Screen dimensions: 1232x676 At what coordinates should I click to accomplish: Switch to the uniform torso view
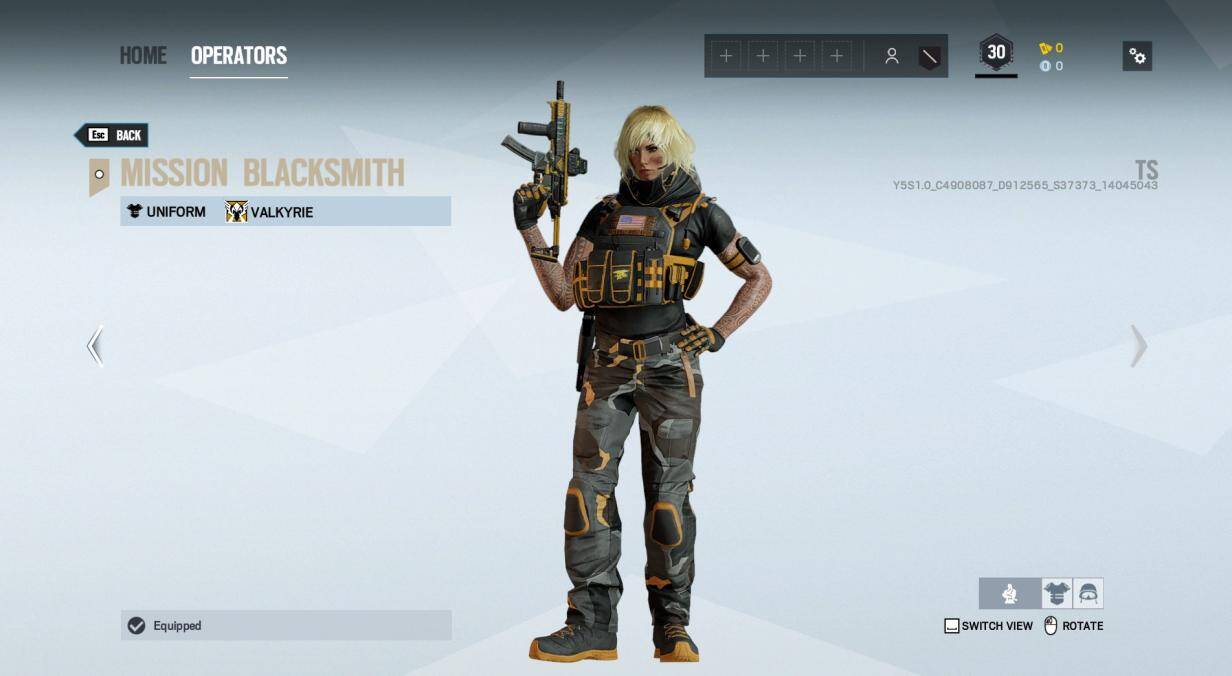point(1056,594)
